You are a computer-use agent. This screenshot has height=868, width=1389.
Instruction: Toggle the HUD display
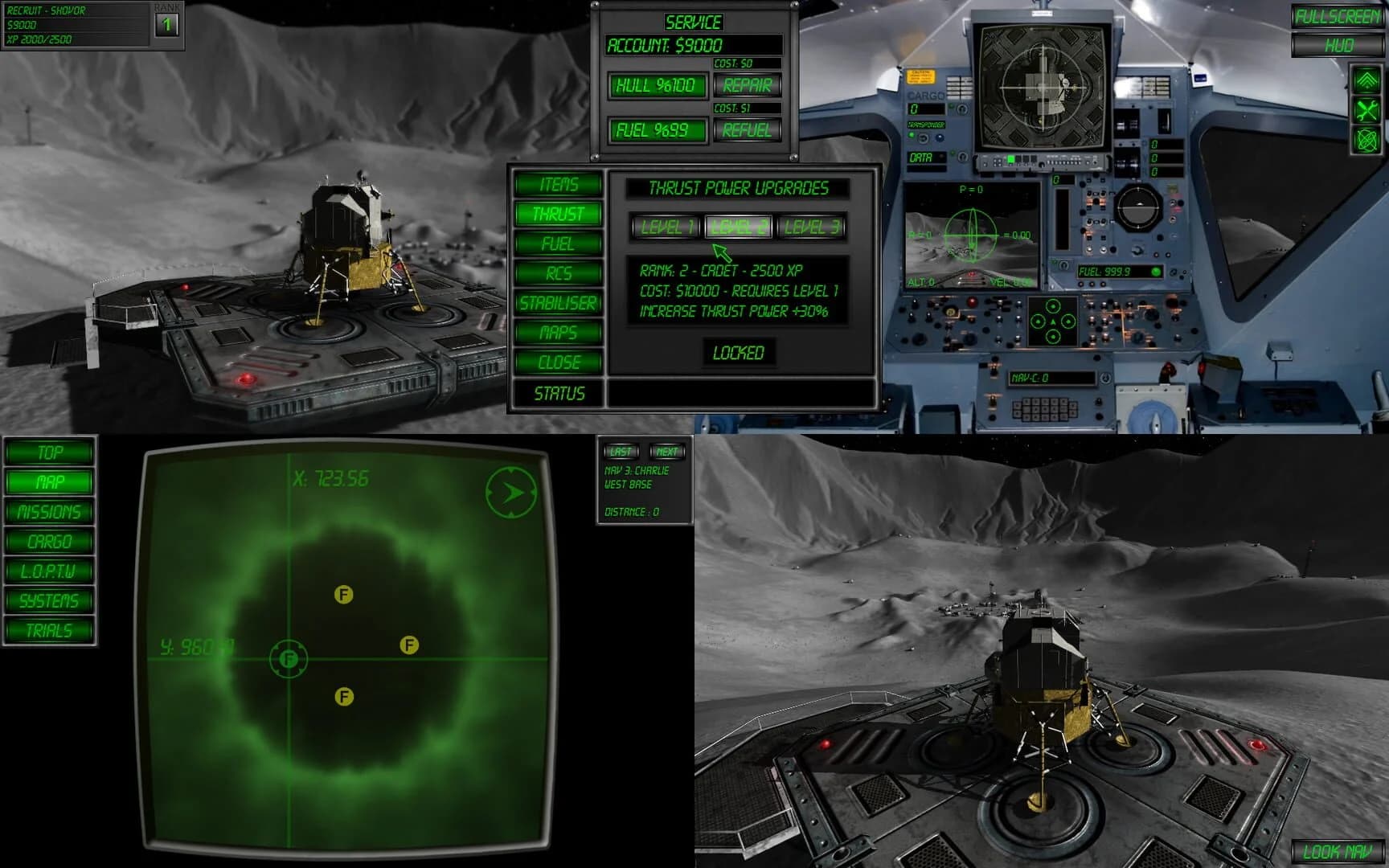tap(1336, 45)
